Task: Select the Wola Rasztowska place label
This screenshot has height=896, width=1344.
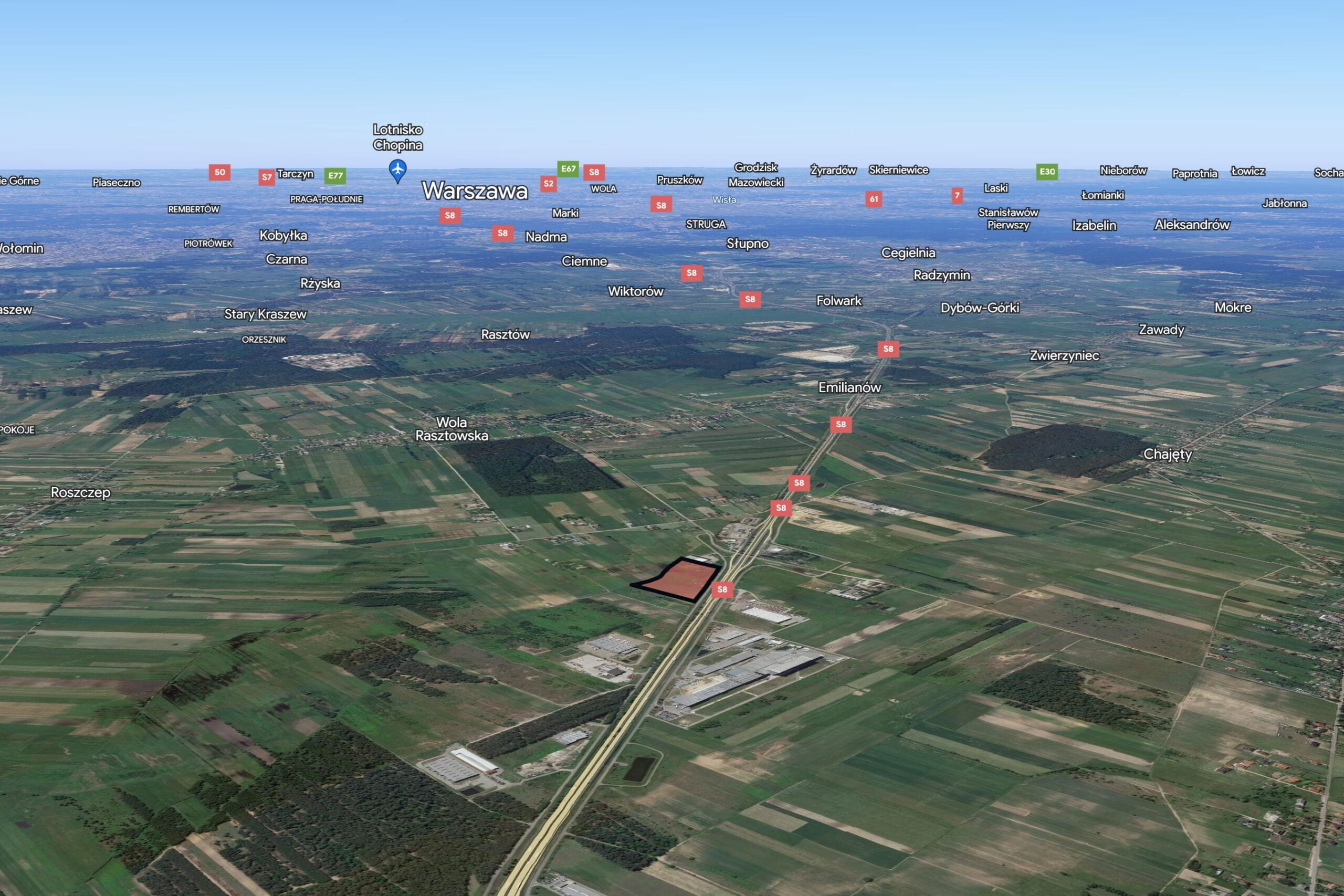Action: pos(451,428)
